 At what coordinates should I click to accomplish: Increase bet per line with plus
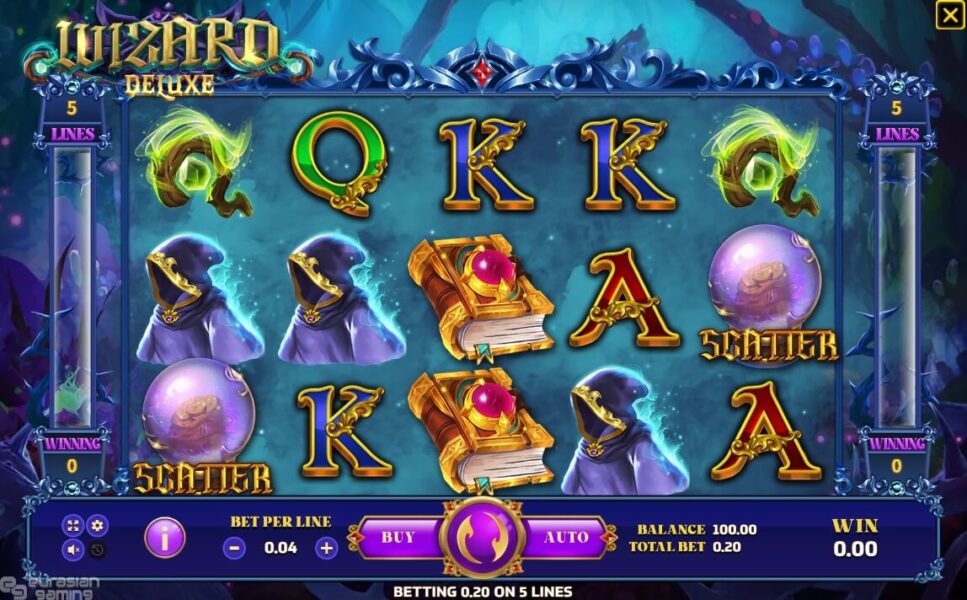[326, 548]
